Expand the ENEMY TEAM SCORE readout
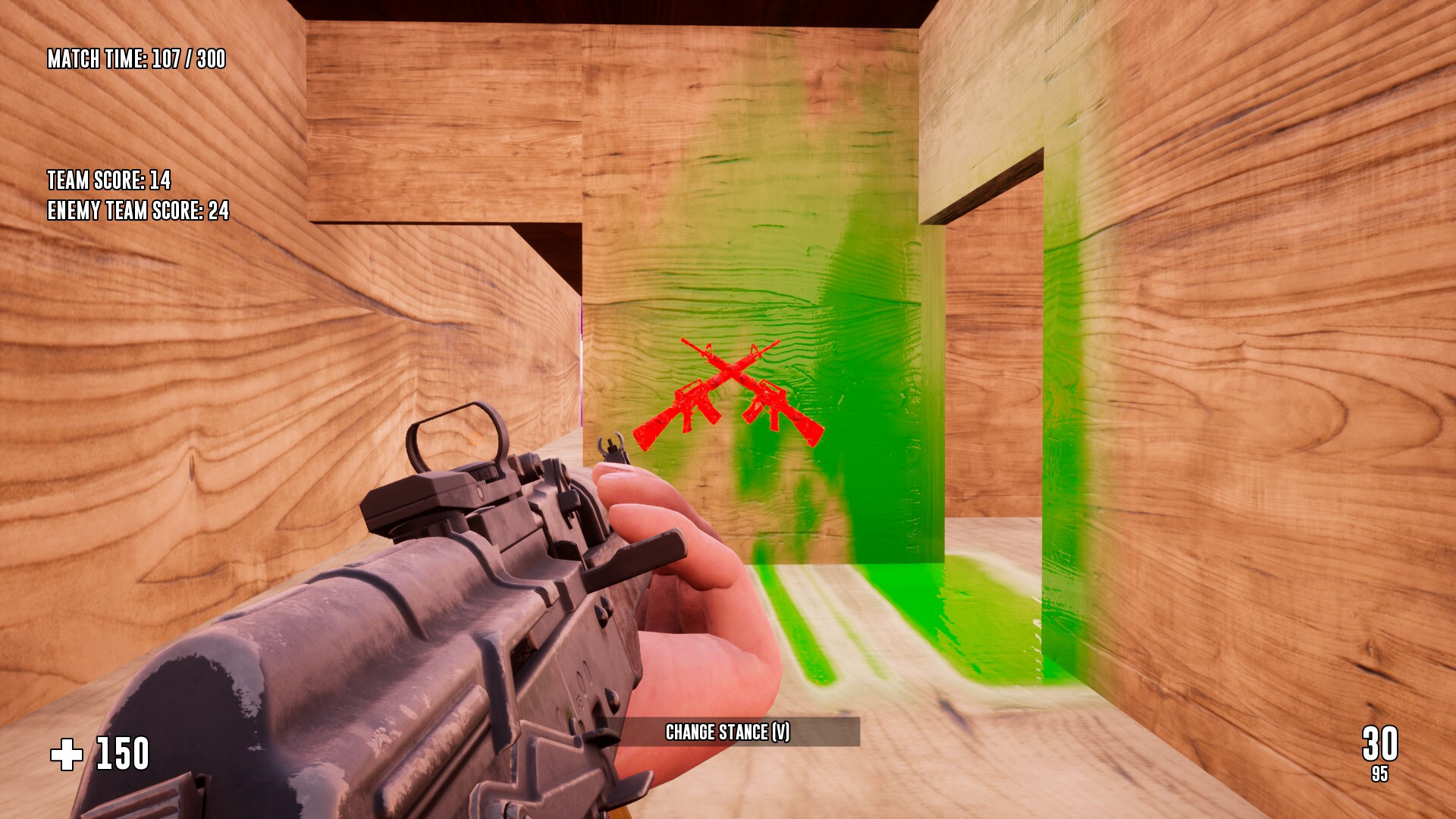Screen dimensions: 1456x819 pyautogui.click(x=138, y=212)
